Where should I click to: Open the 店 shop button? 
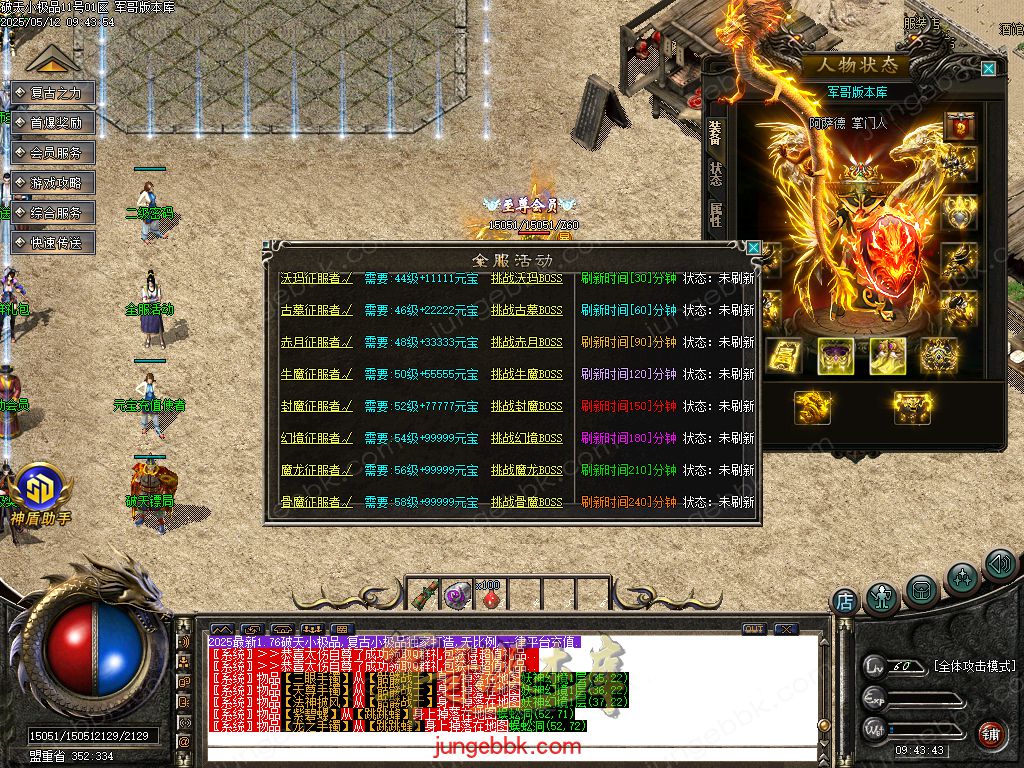click(x=845, y=602)
